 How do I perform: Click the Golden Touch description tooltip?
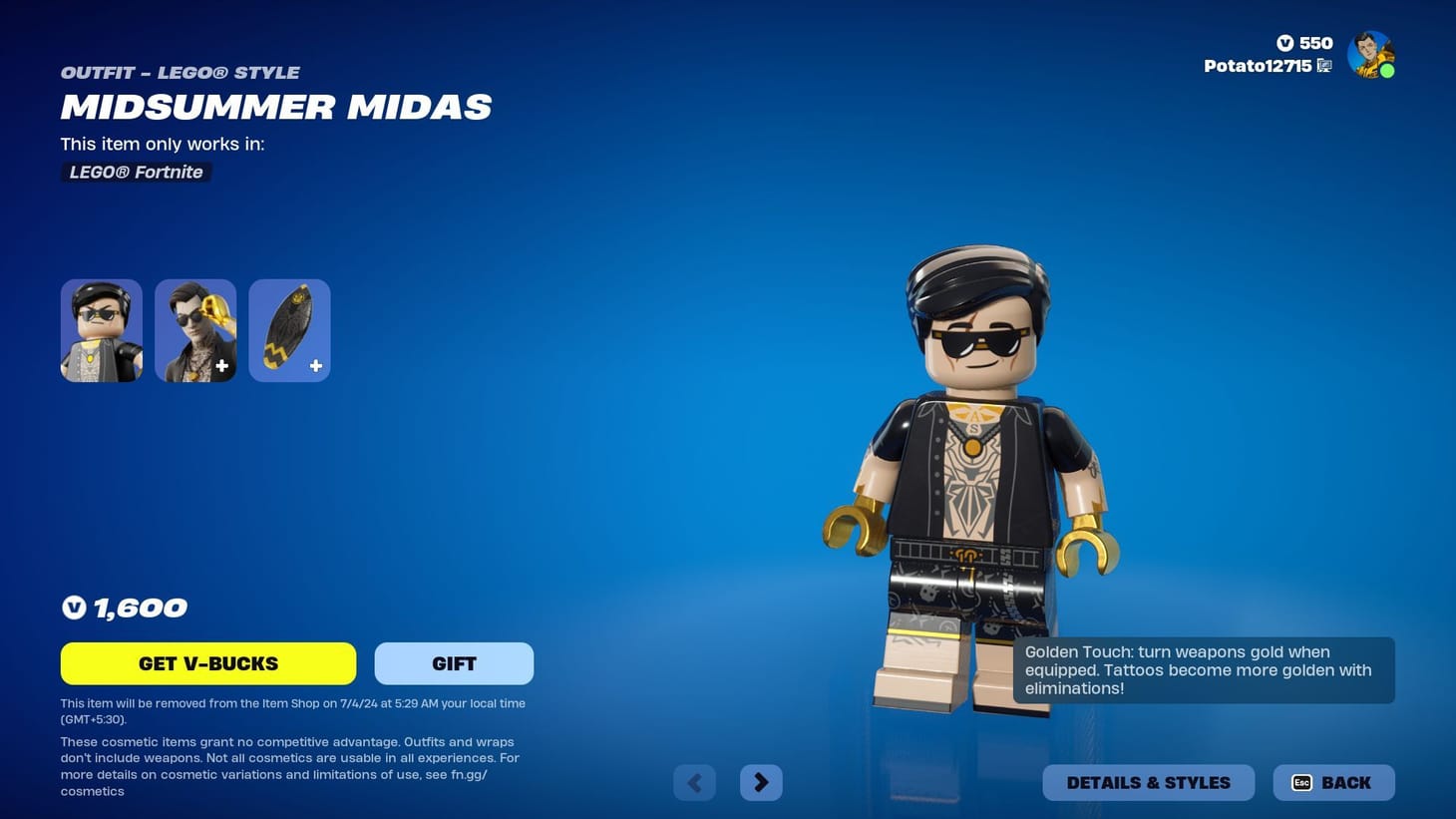[1204, 669]
